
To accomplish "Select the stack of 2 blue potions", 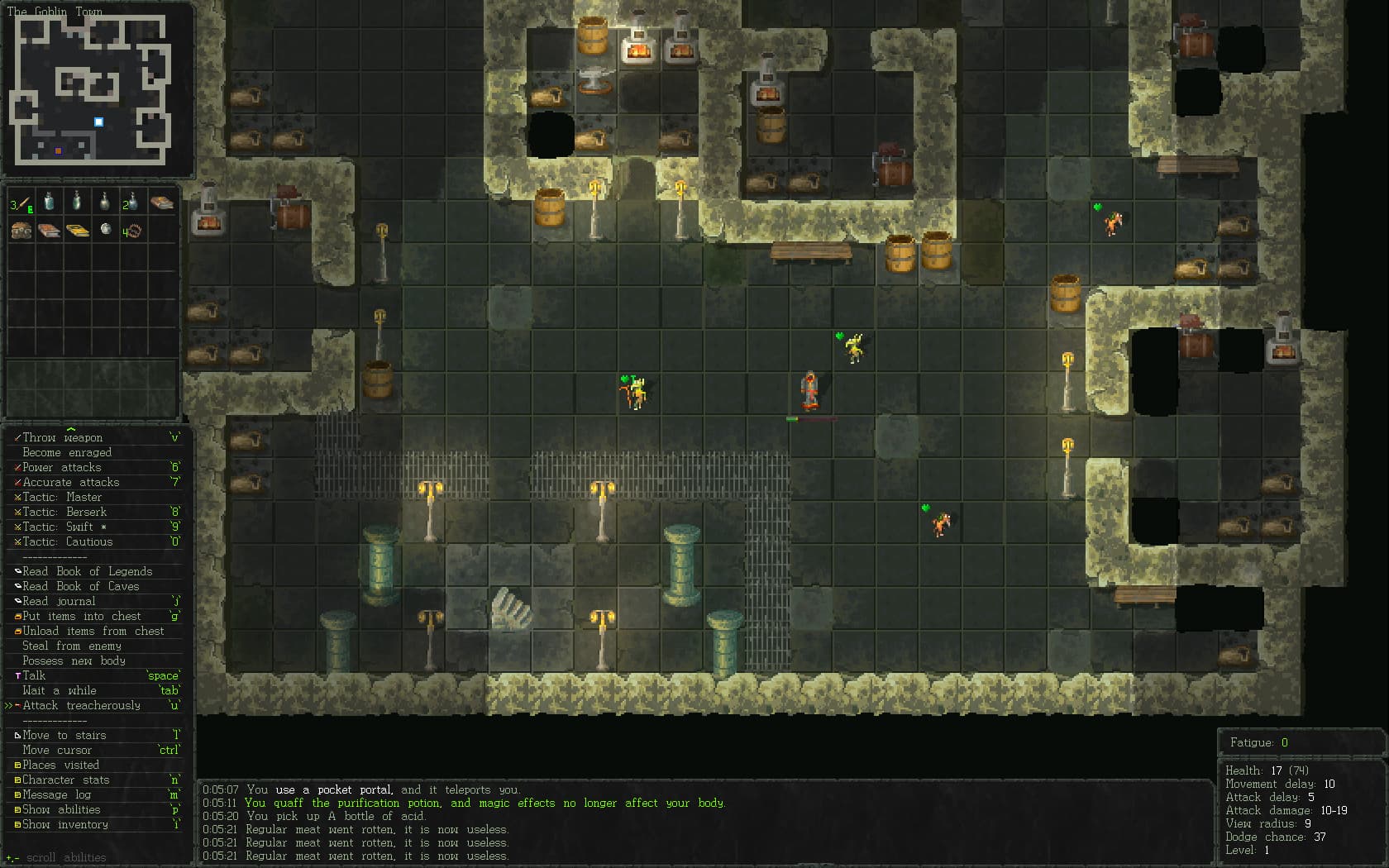I will coord(133,201).
